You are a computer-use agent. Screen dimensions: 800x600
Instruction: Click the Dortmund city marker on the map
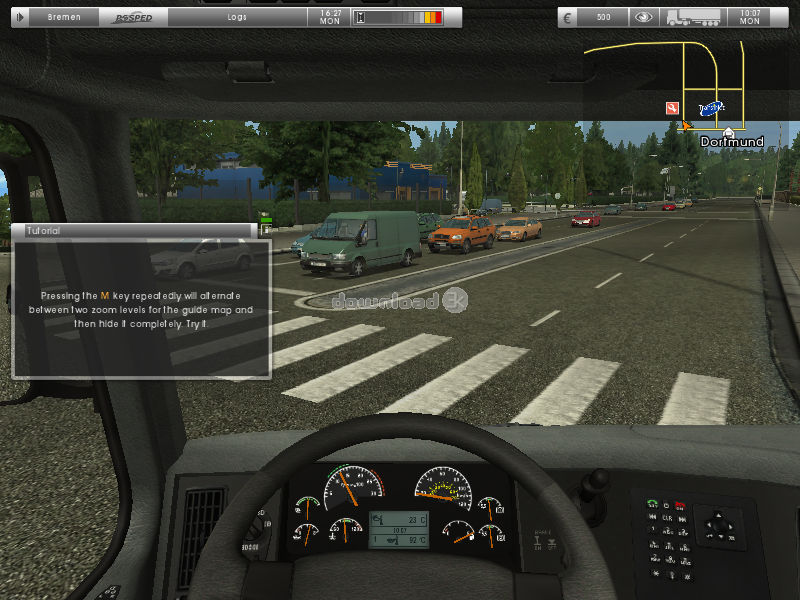729,133
